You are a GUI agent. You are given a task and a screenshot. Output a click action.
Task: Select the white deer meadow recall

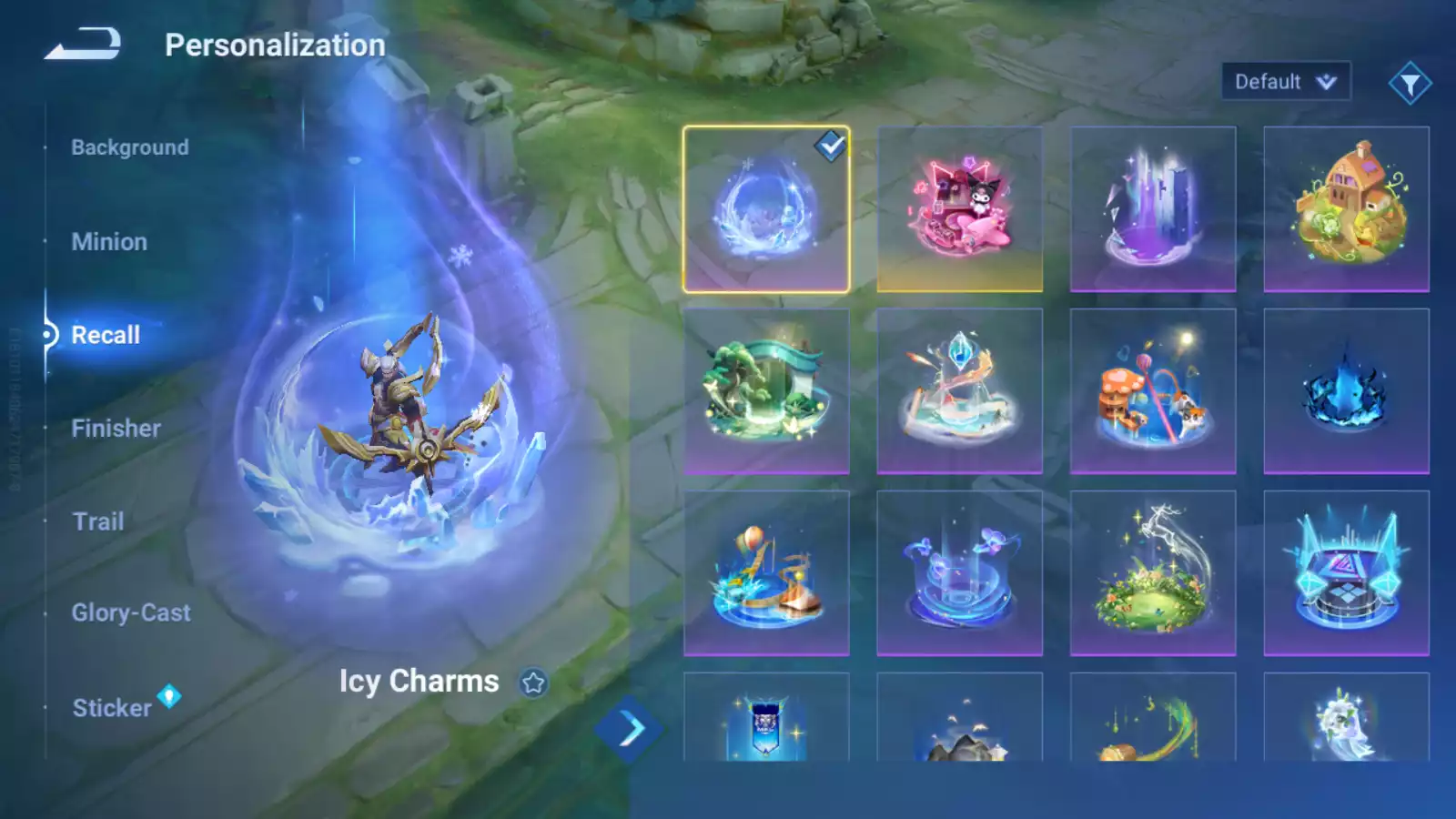1153,573
